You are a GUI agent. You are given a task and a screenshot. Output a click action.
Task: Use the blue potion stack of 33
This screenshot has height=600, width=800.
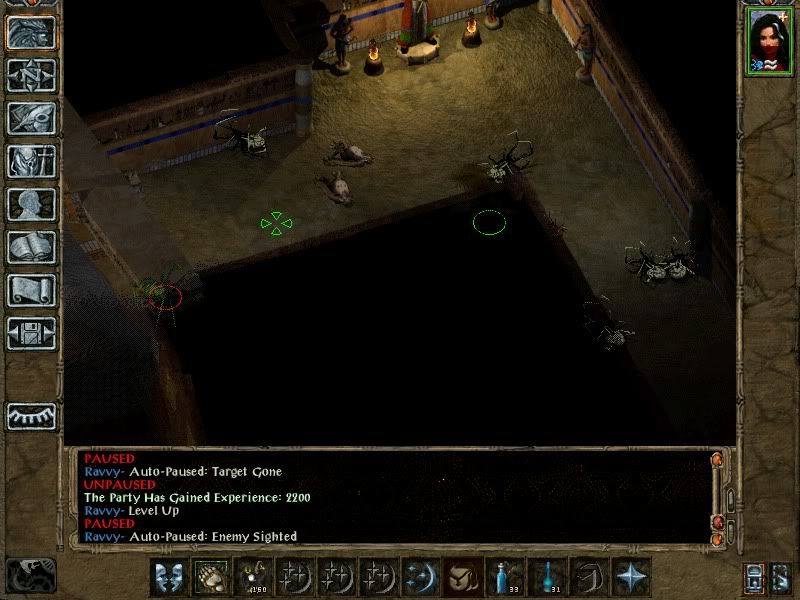point(503,577)
